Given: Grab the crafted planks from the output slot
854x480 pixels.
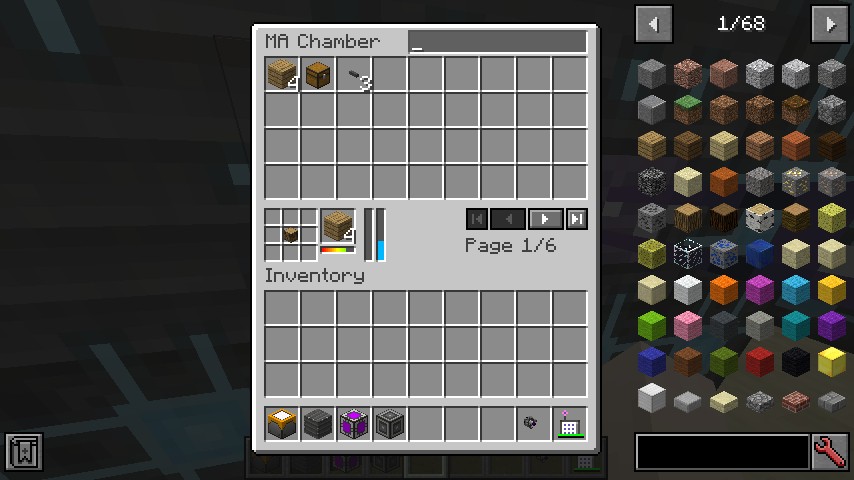Looking at the screenshot, I should [x=338, y=226].
